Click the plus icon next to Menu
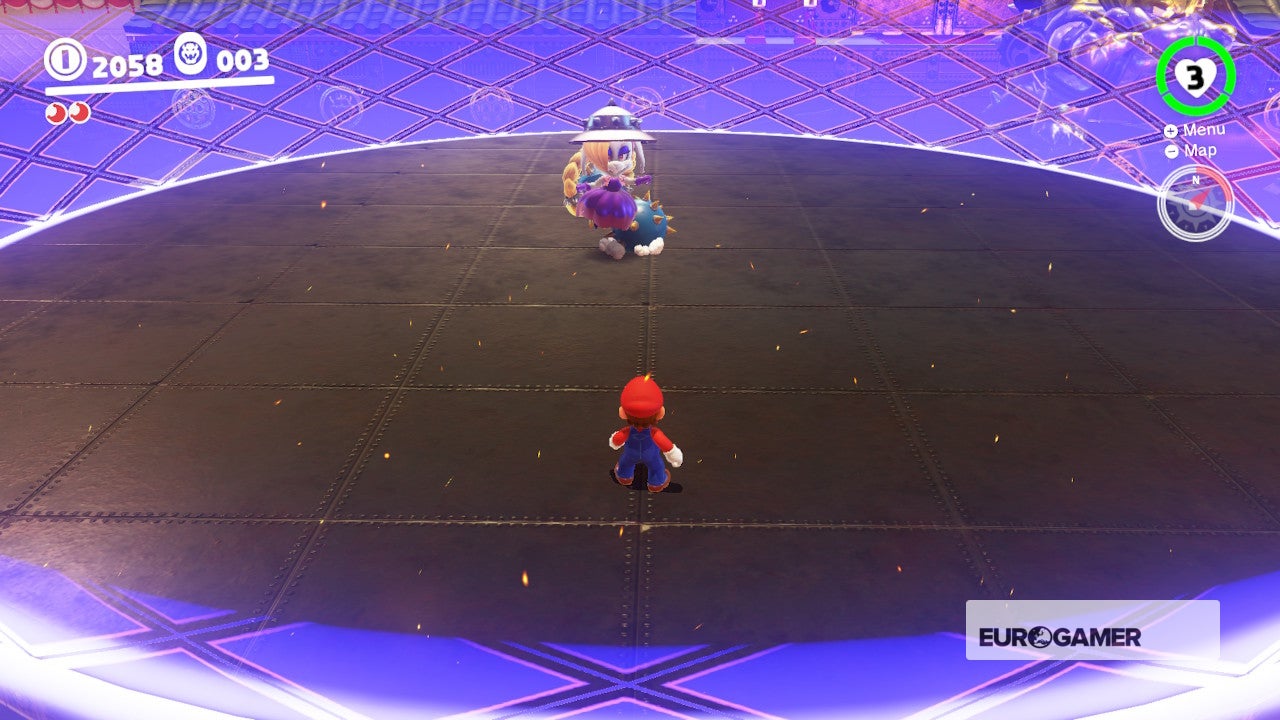 [x=1170, y=130]
